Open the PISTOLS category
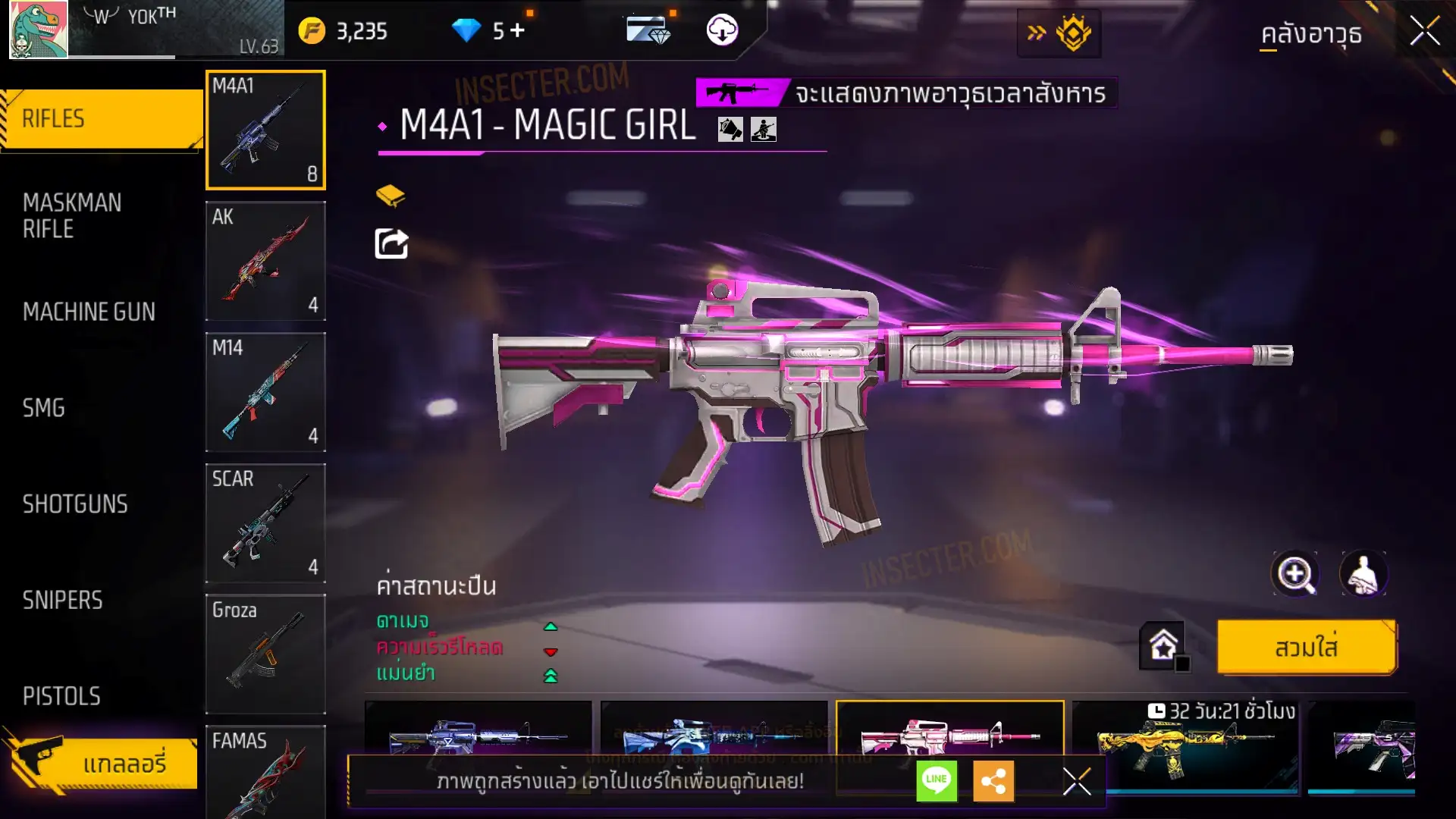Image resolution: width=1456 pixels, height=819 pixels. point(61,696)
